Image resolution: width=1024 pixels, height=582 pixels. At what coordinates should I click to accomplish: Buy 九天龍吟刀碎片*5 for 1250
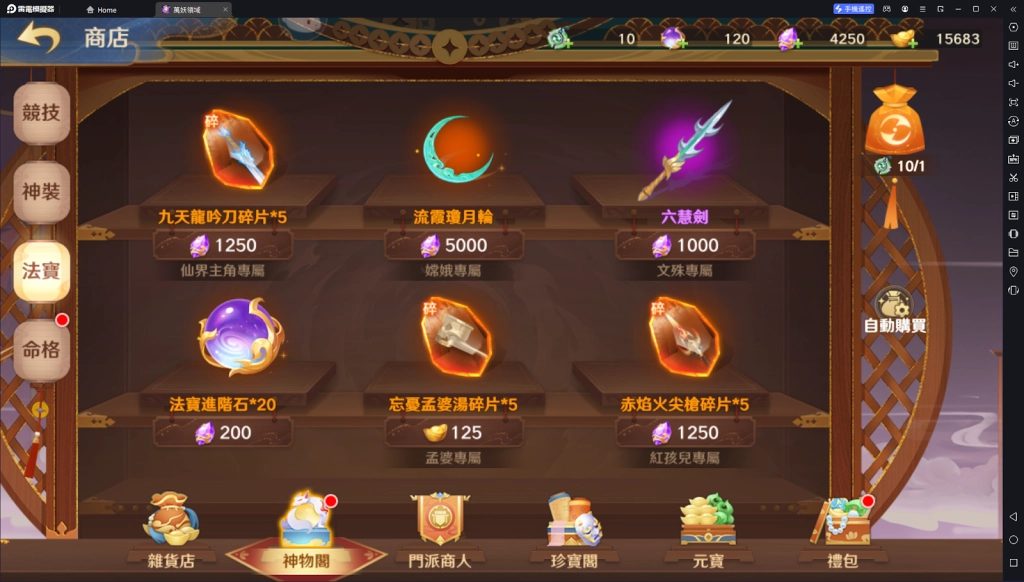223,245
